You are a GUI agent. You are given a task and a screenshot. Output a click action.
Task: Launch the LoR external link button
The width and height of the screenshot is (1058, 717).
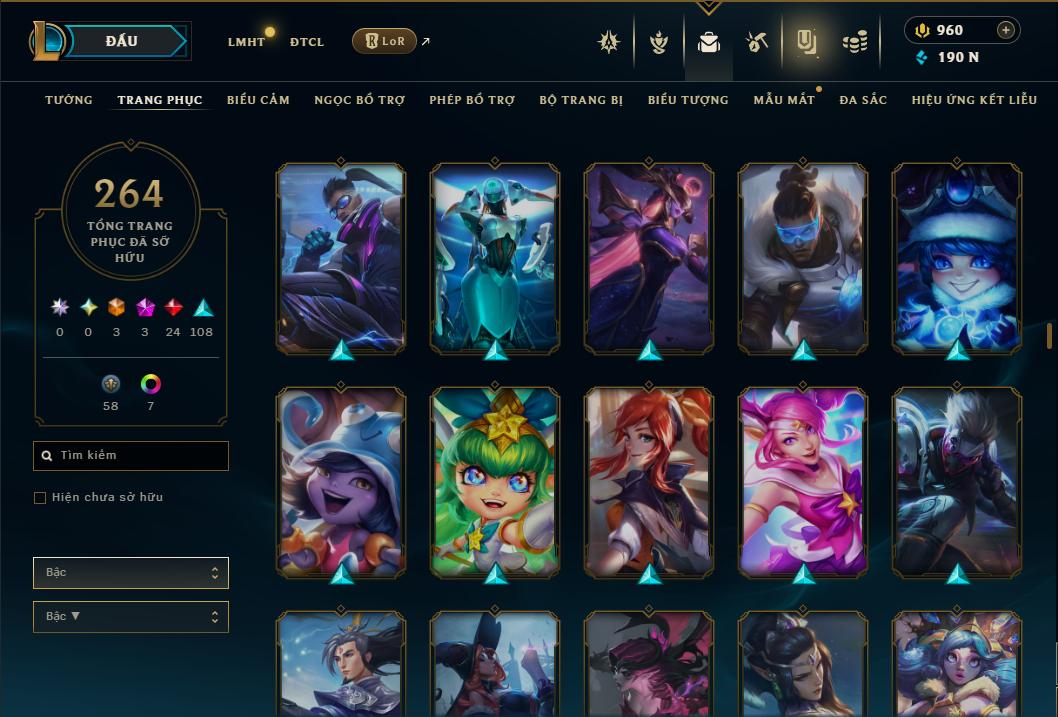pyautogui.click(x=385, y=41)
